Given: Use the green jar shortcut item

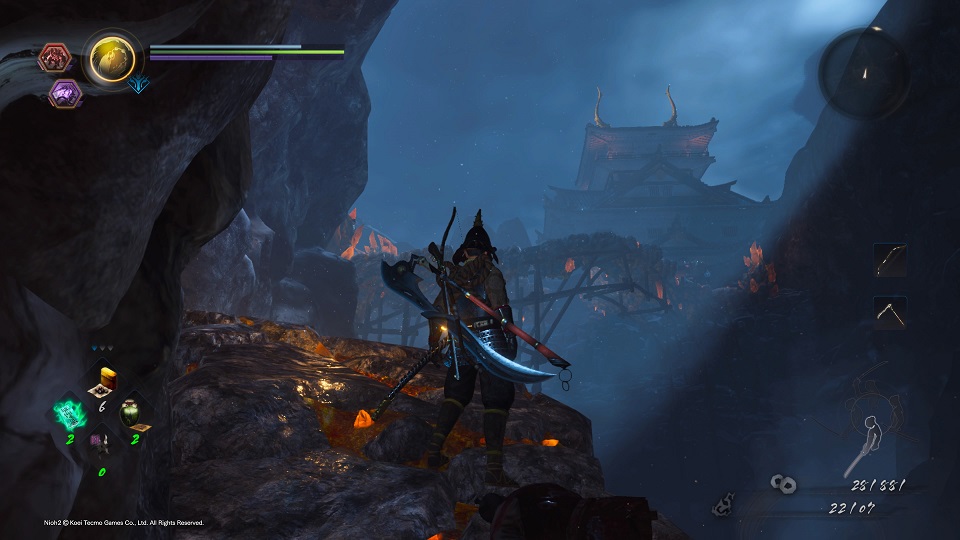Looking at the screenshot, I should tap(132, 411).
